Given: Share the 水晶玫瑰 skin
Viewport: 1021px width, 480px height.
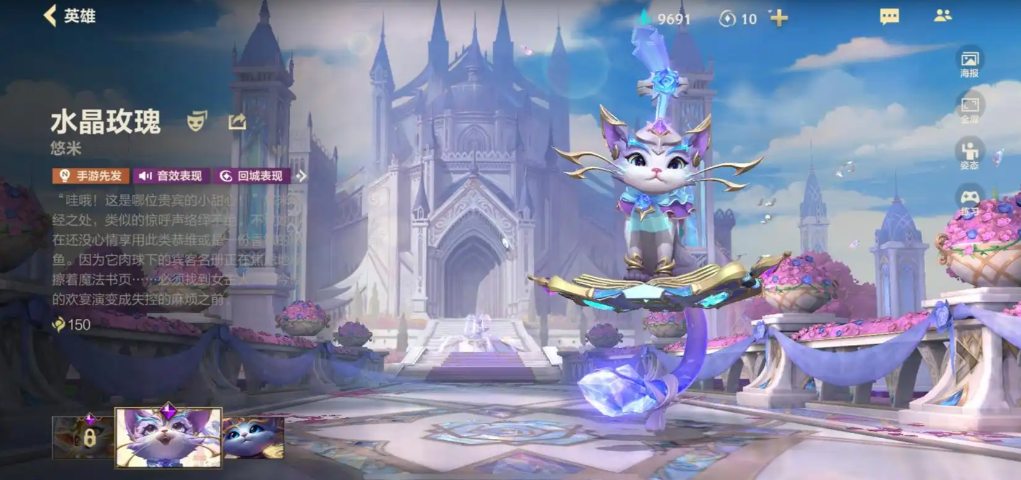Looking at the screenshot, I should (x=237, y=122).
